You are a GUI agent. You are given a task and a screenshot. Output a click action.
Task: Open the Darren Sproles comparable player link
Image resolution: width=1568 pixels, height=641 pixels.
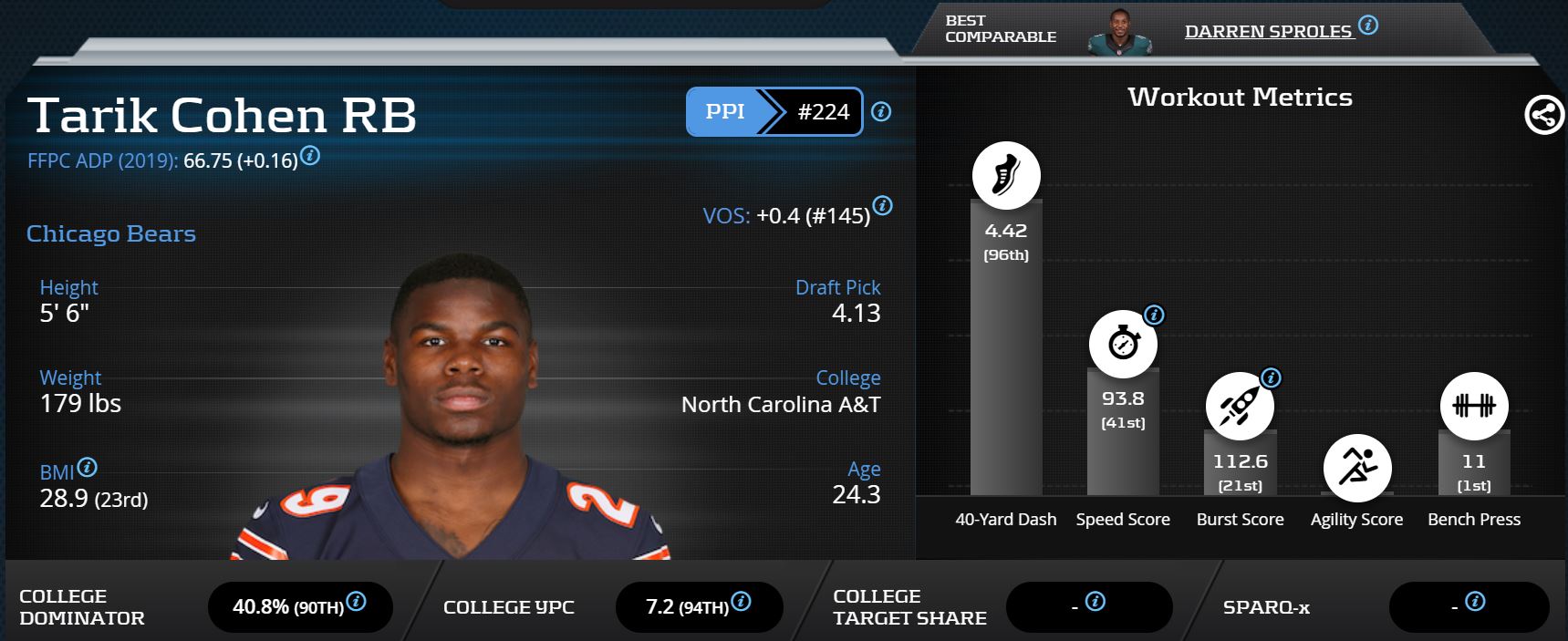[1267, 31]
